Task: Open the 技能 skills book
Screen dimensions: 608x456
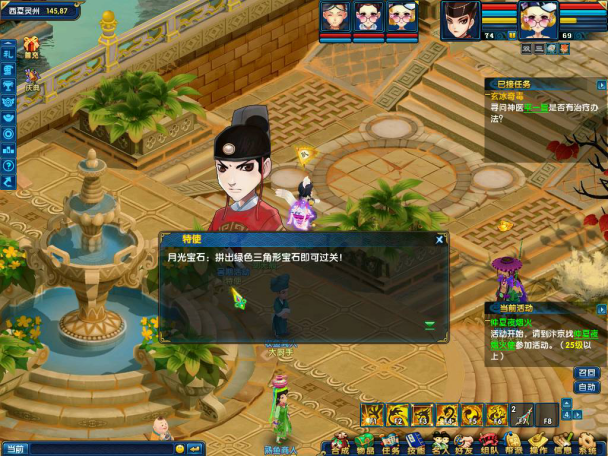Action: click(x=415, y=442)
